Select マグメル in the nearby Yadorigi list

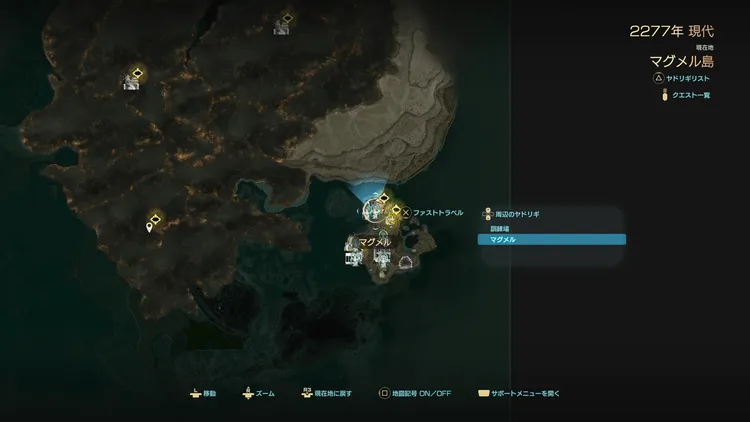(x=551, y=240)
